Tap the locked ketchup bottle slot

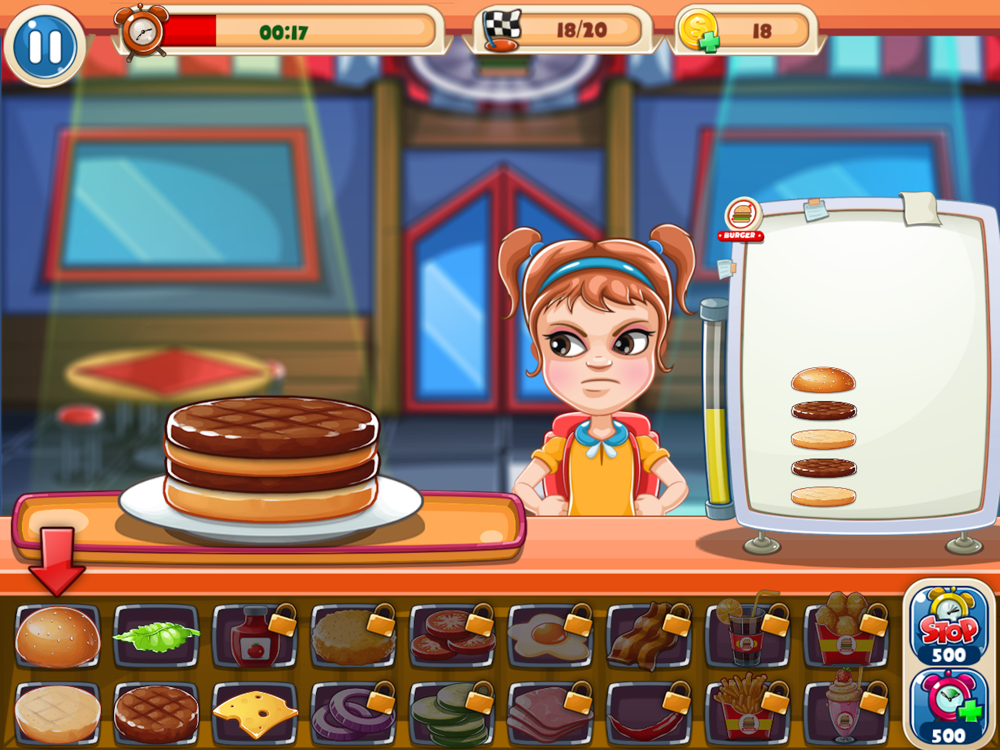tap(255, 637)
